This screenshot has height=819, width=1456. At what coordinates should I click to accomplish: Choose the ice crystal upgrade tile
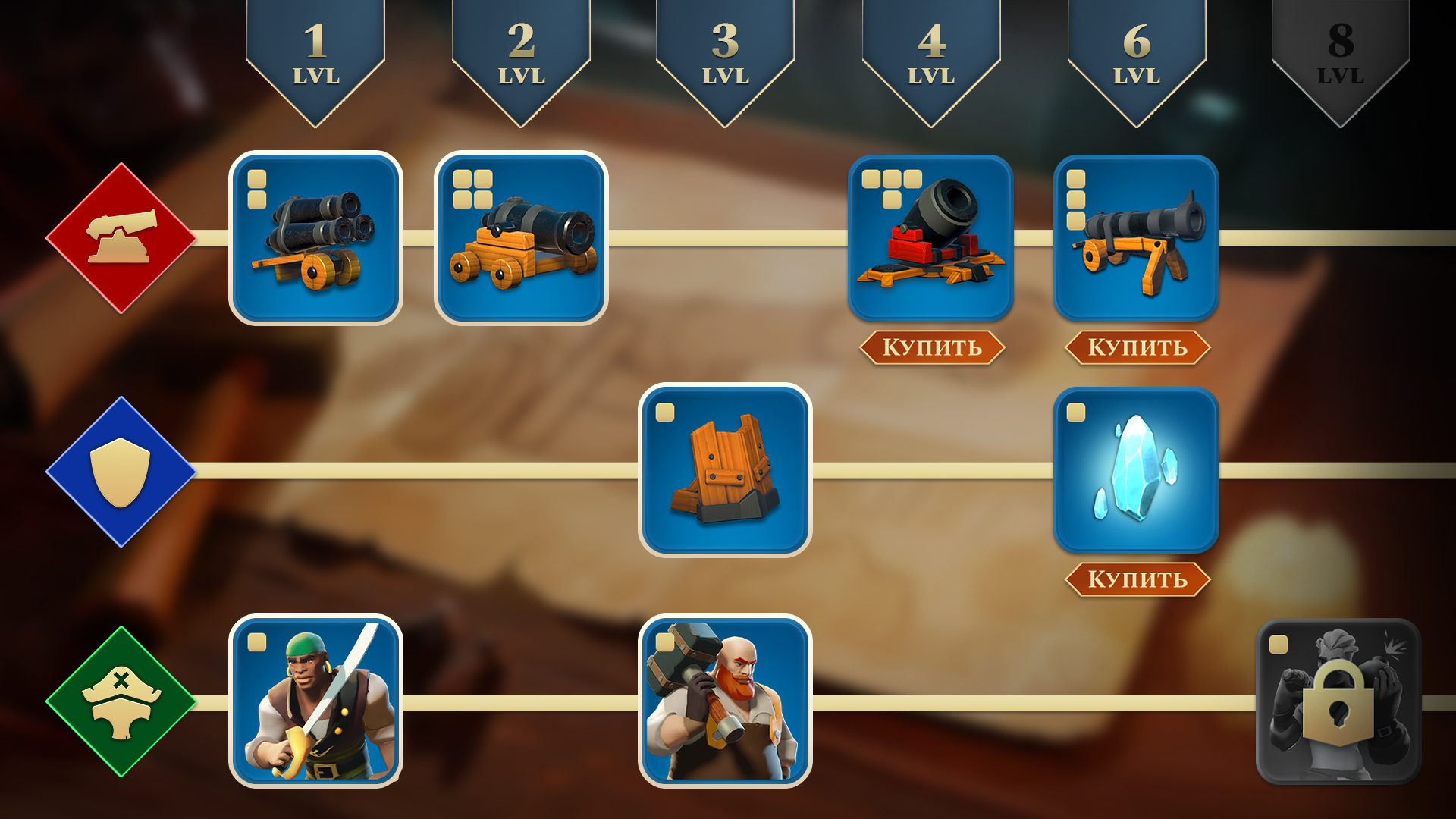[1136, 470]
